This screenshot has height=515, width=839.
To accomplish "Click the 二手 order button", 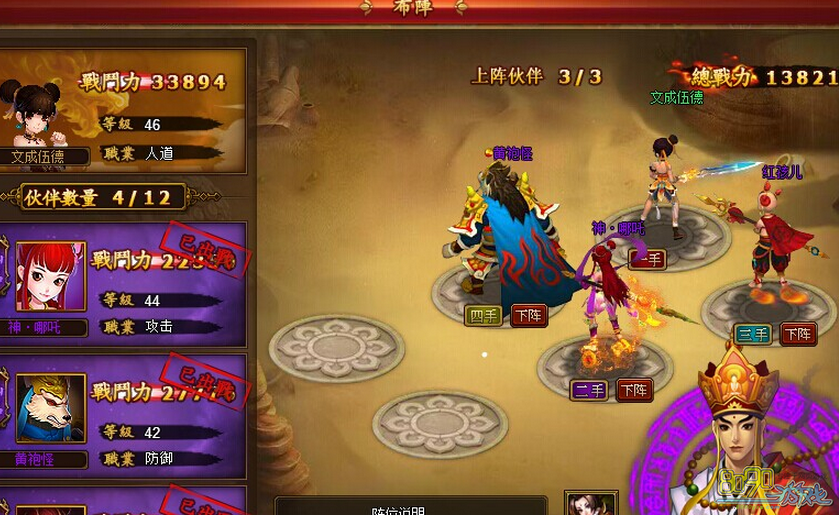I will pyautogui.click(x=589, y=390).
